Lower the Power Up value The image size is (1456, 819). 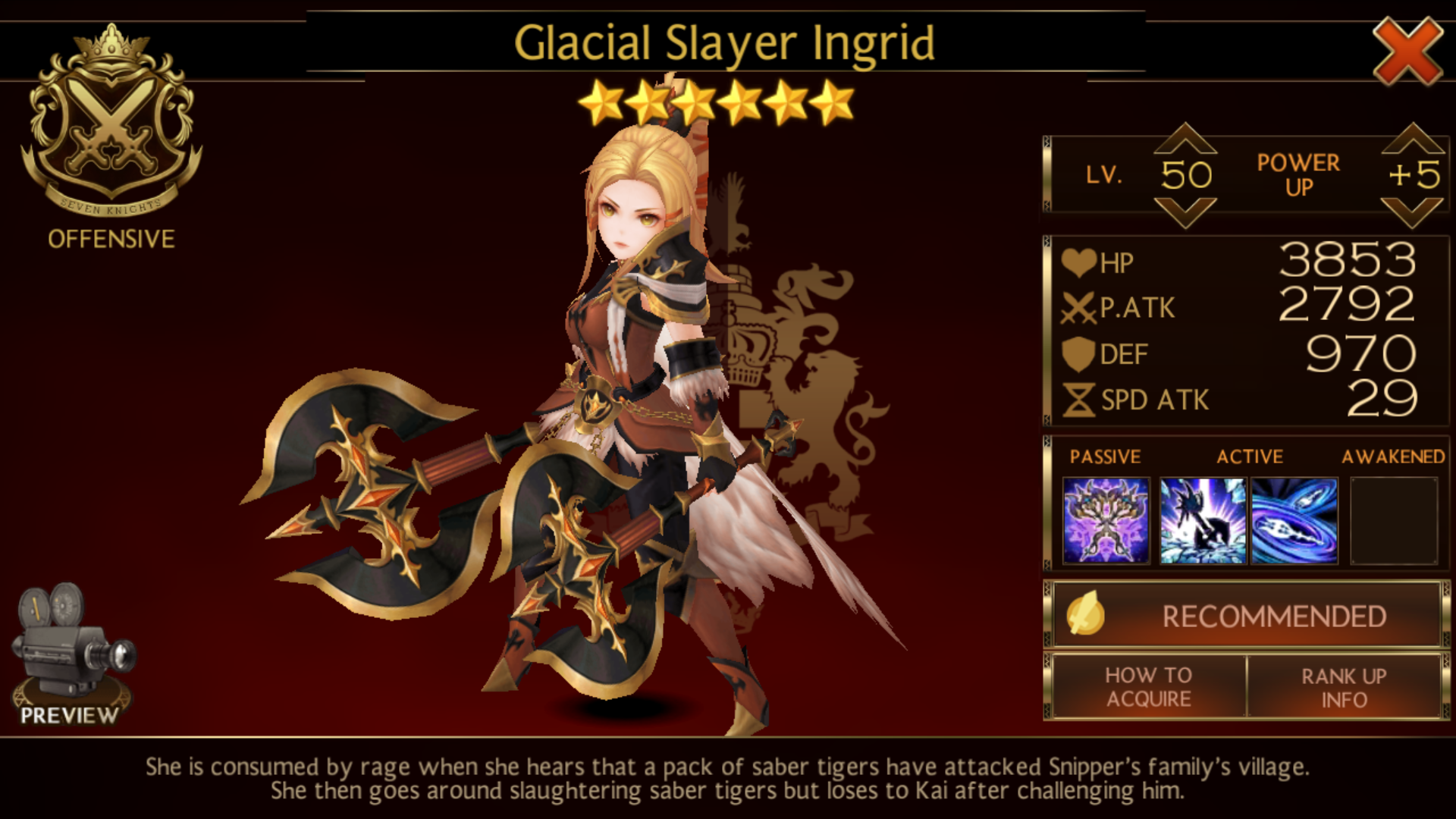(x=1412, y=213)
